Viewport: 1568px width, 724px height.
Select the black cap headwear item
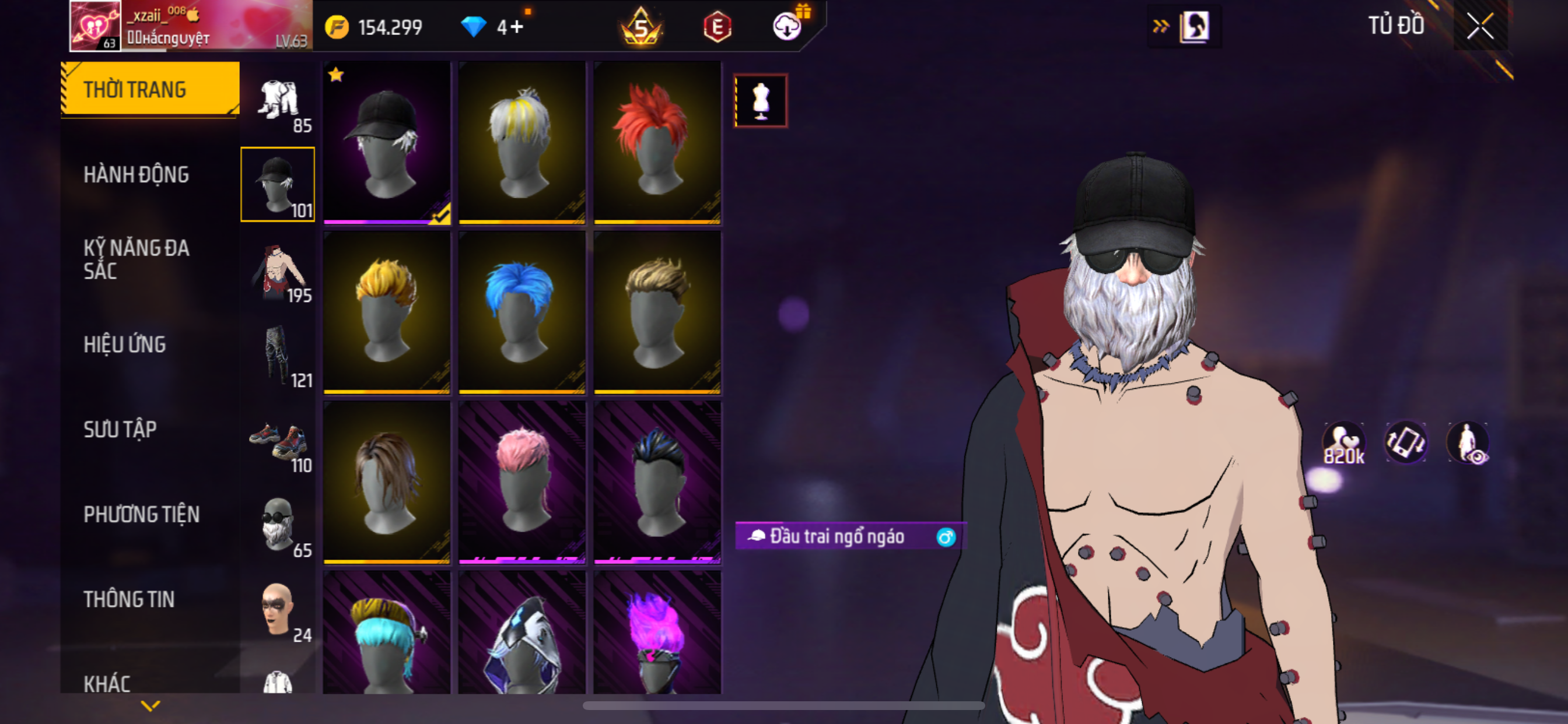387,142
